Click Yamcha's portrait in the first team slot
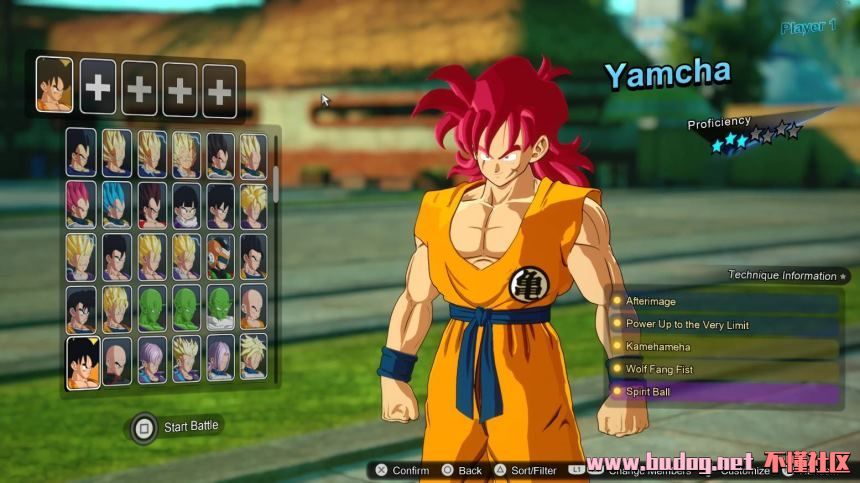 click(55, 85)
